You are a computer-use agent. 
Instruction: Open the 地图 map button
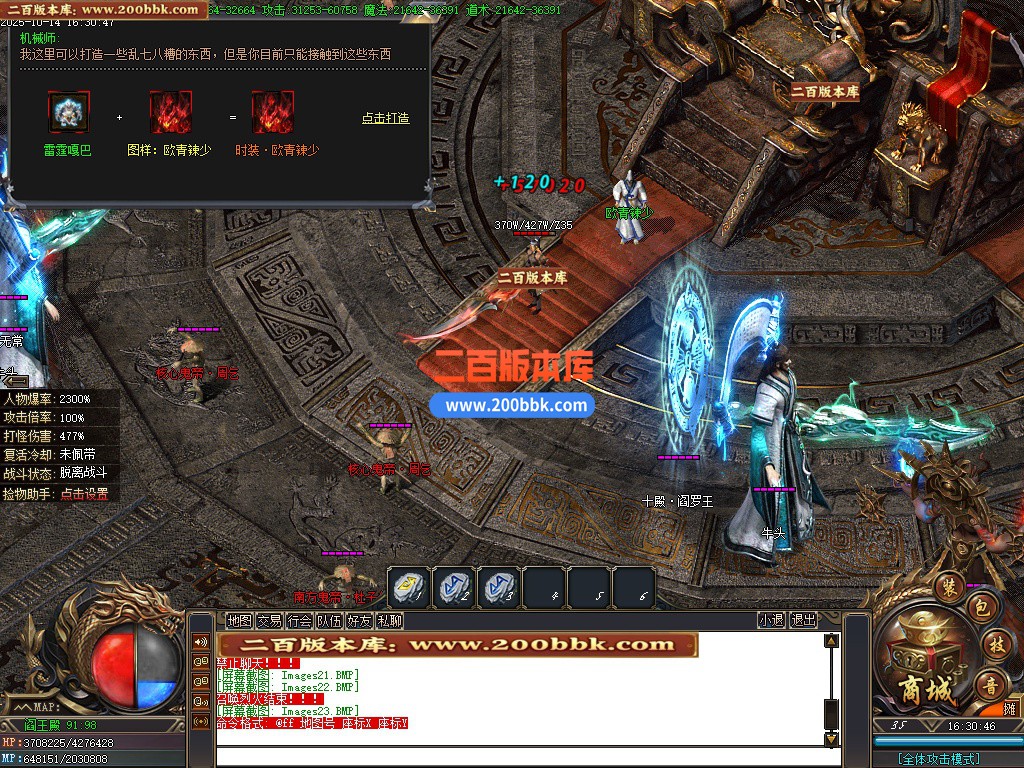point(239,620)
